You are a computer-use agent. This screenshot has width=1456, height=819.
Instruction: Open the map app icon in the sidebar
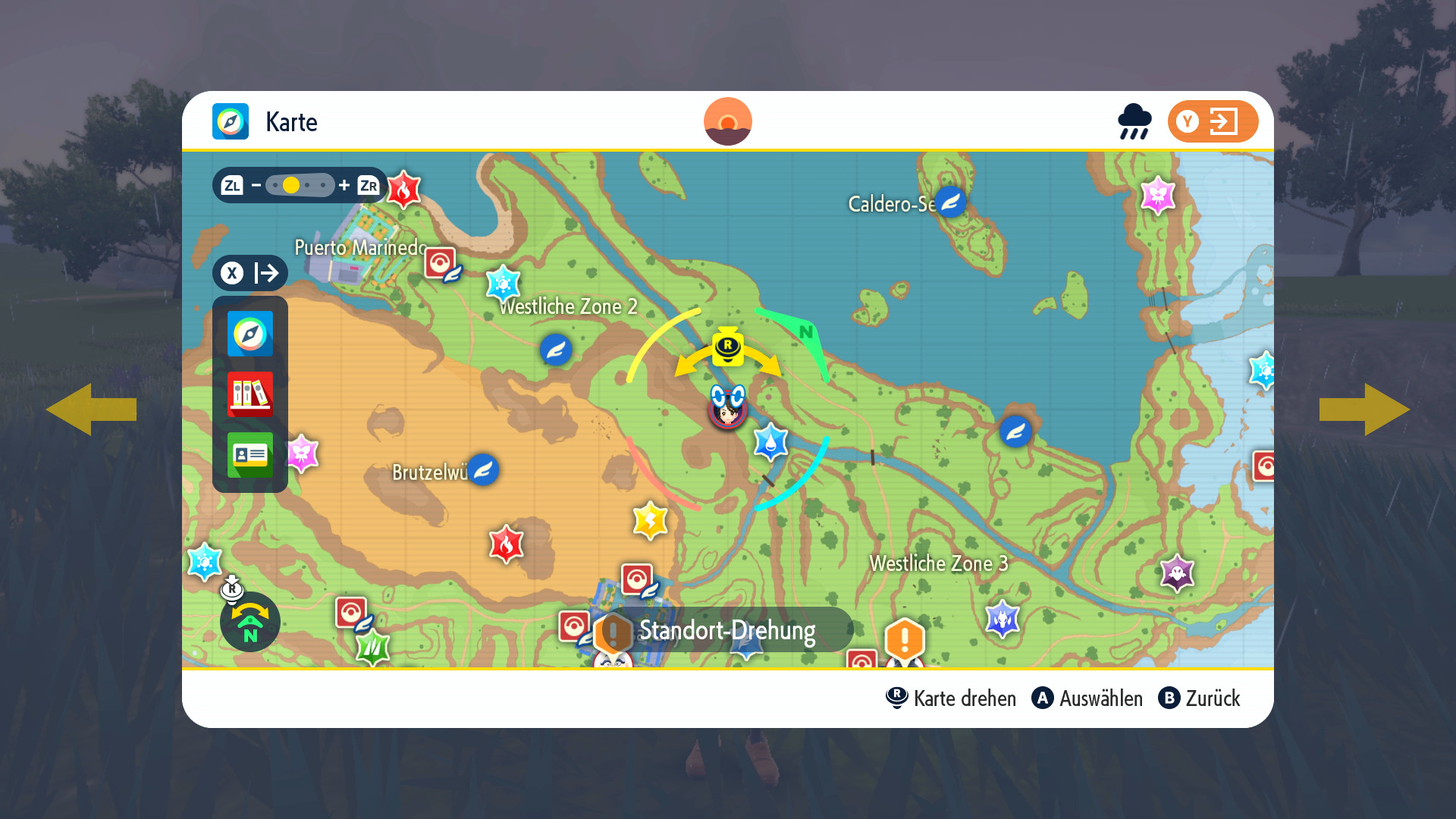click(250, 334)
